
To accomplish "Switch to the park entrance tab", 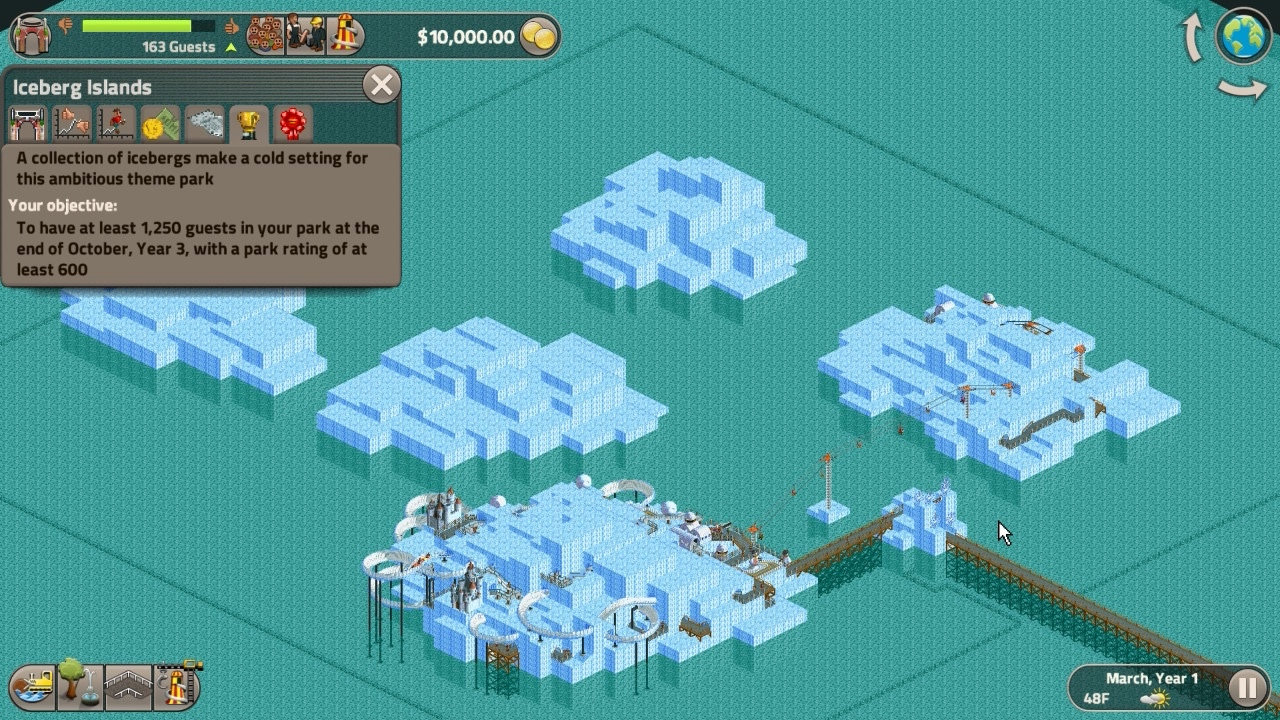I will 28,124.
